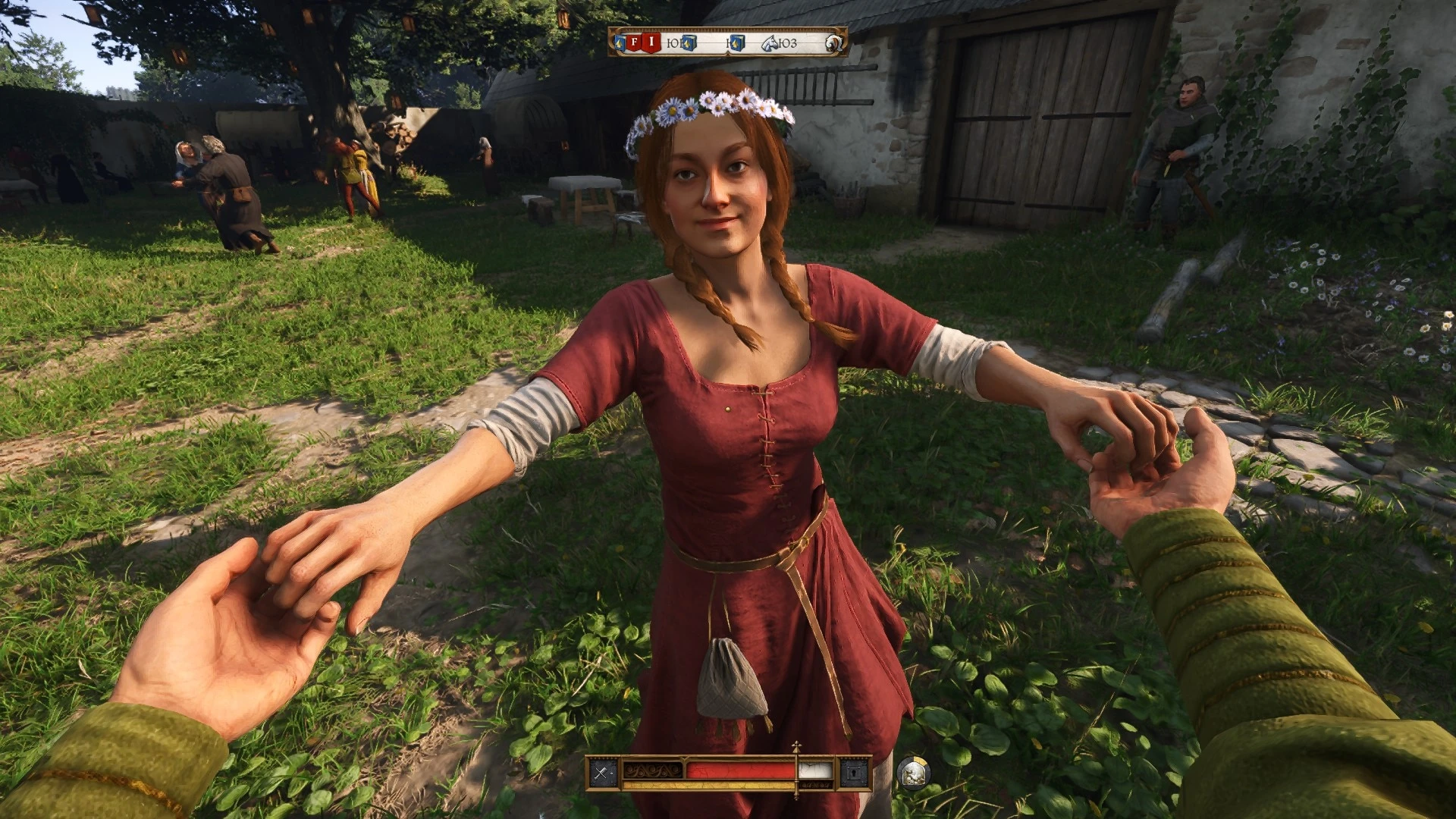Click the red I key prompt banner
The height and width of the screenshot is (819, 1456).
(x=652, y=42)
